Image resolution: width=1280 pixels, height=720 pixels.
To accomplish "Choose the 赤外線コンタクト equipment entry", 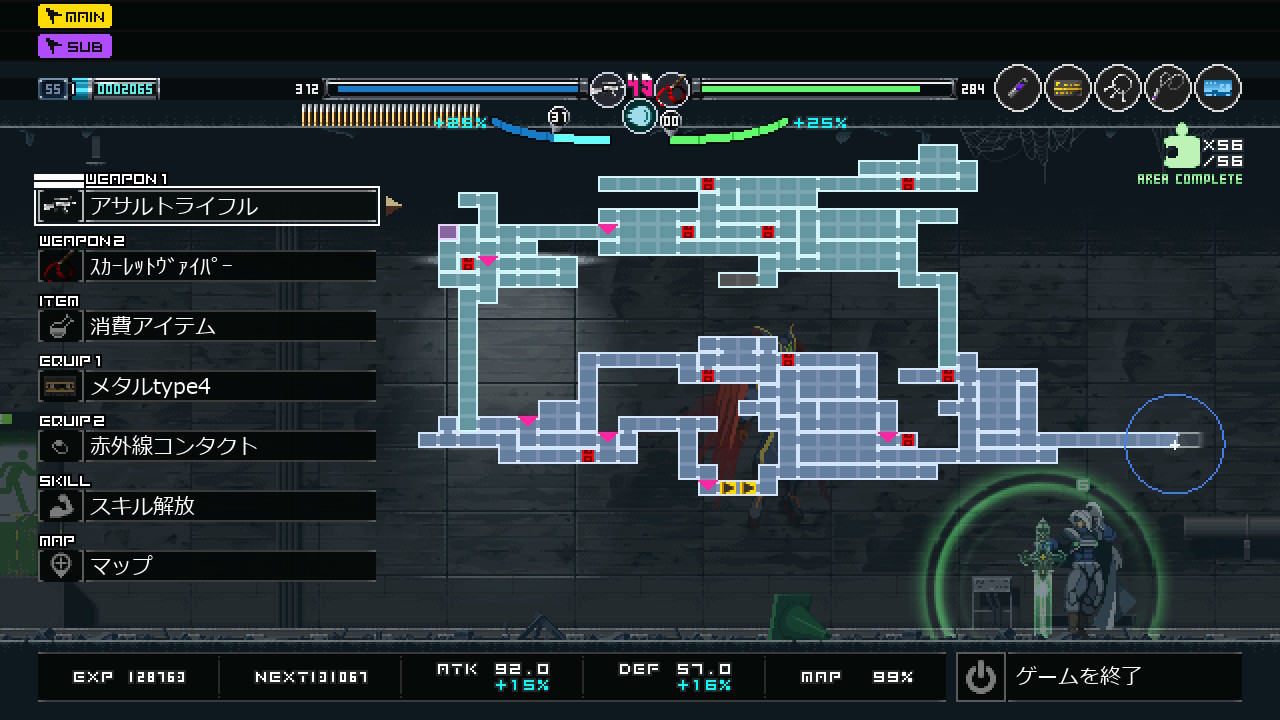I will point(207,446).
